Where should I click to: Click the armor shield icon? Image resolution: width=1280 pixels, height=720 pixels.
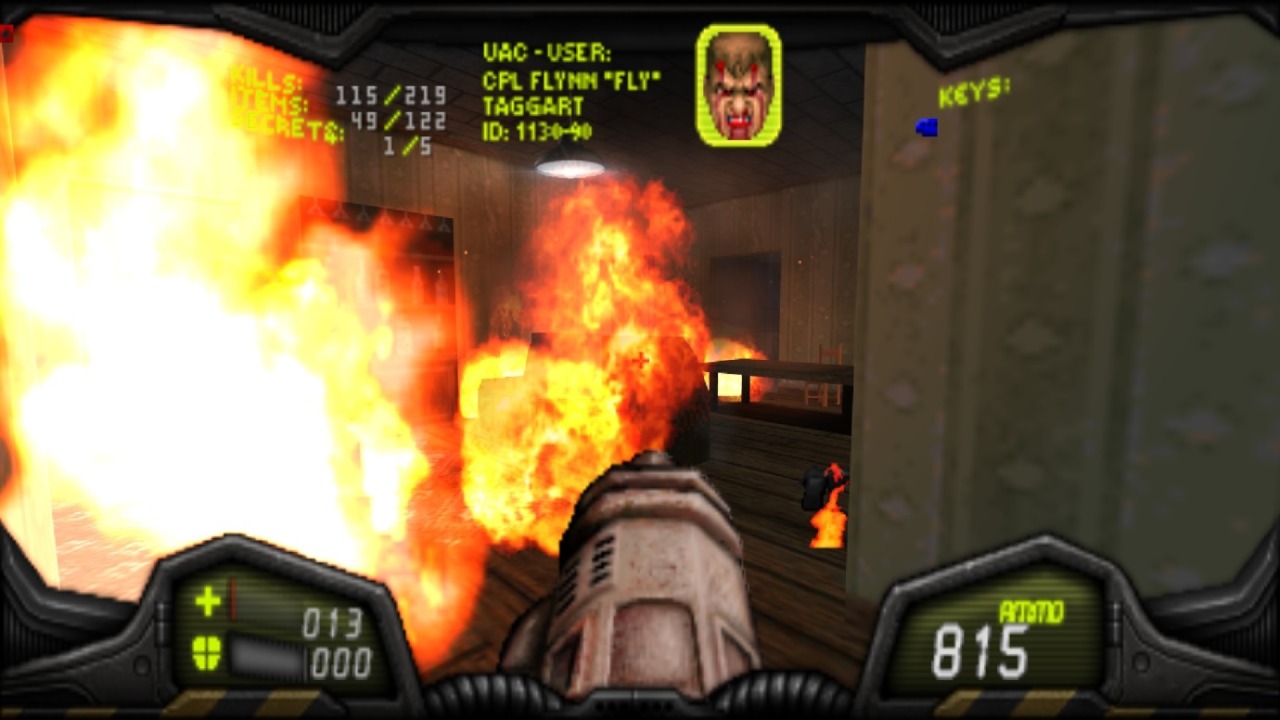207,653
